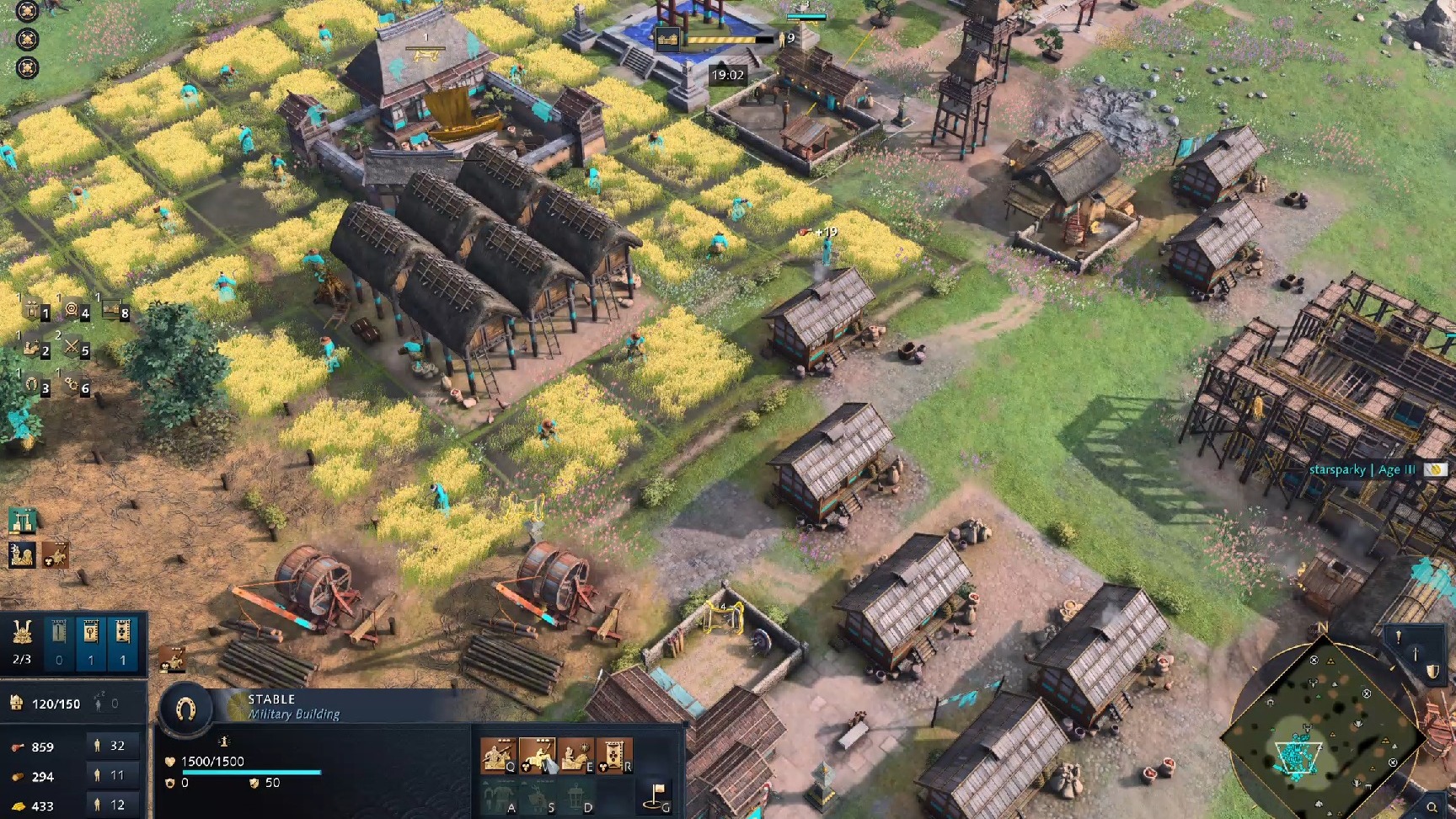Select the samurai helmet banner counter panel
The height and width of the screenshot is (819, 1456).
point(22,640)
